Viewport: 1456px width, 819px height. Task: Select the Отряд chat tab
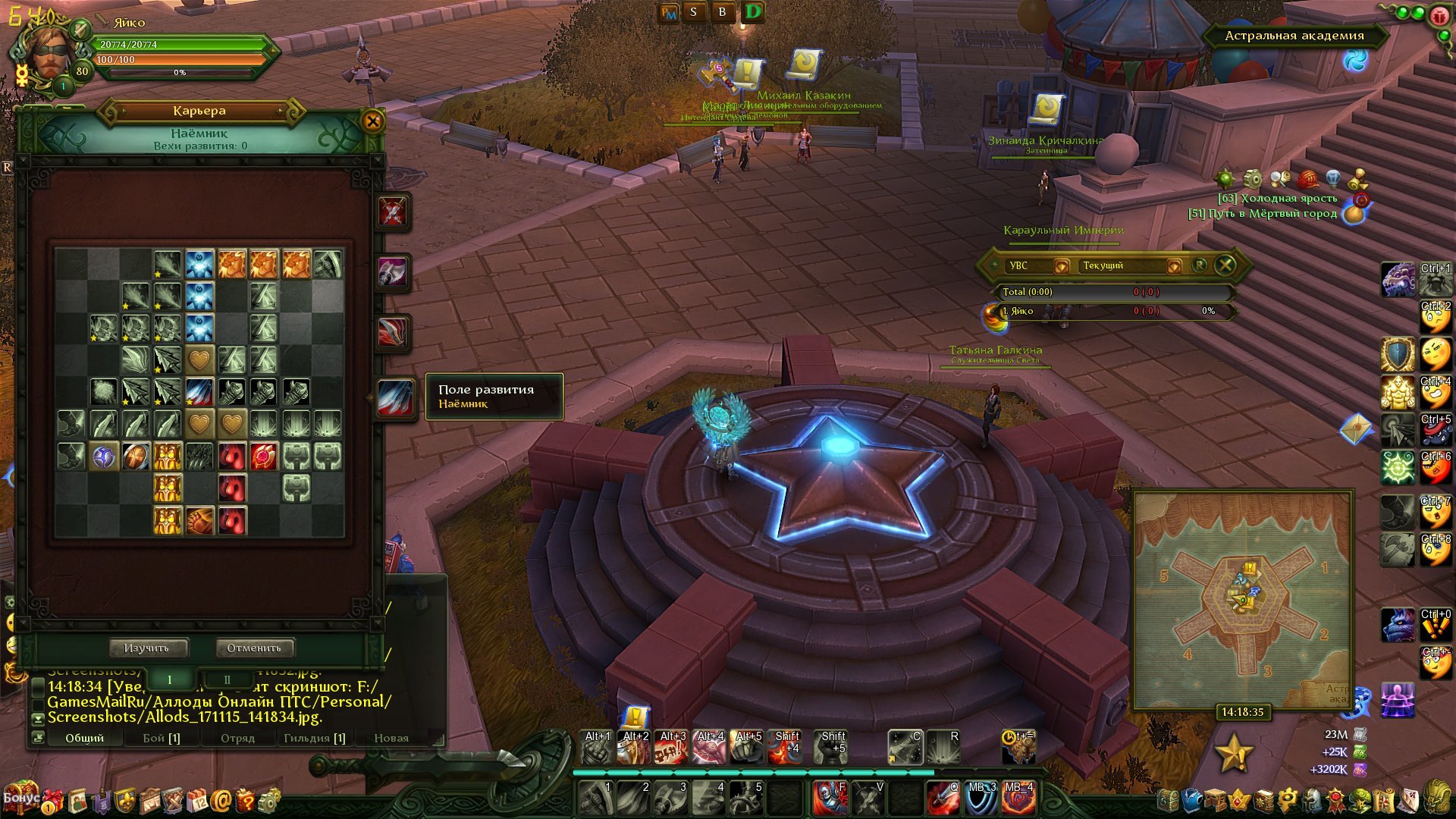(237, 738)
